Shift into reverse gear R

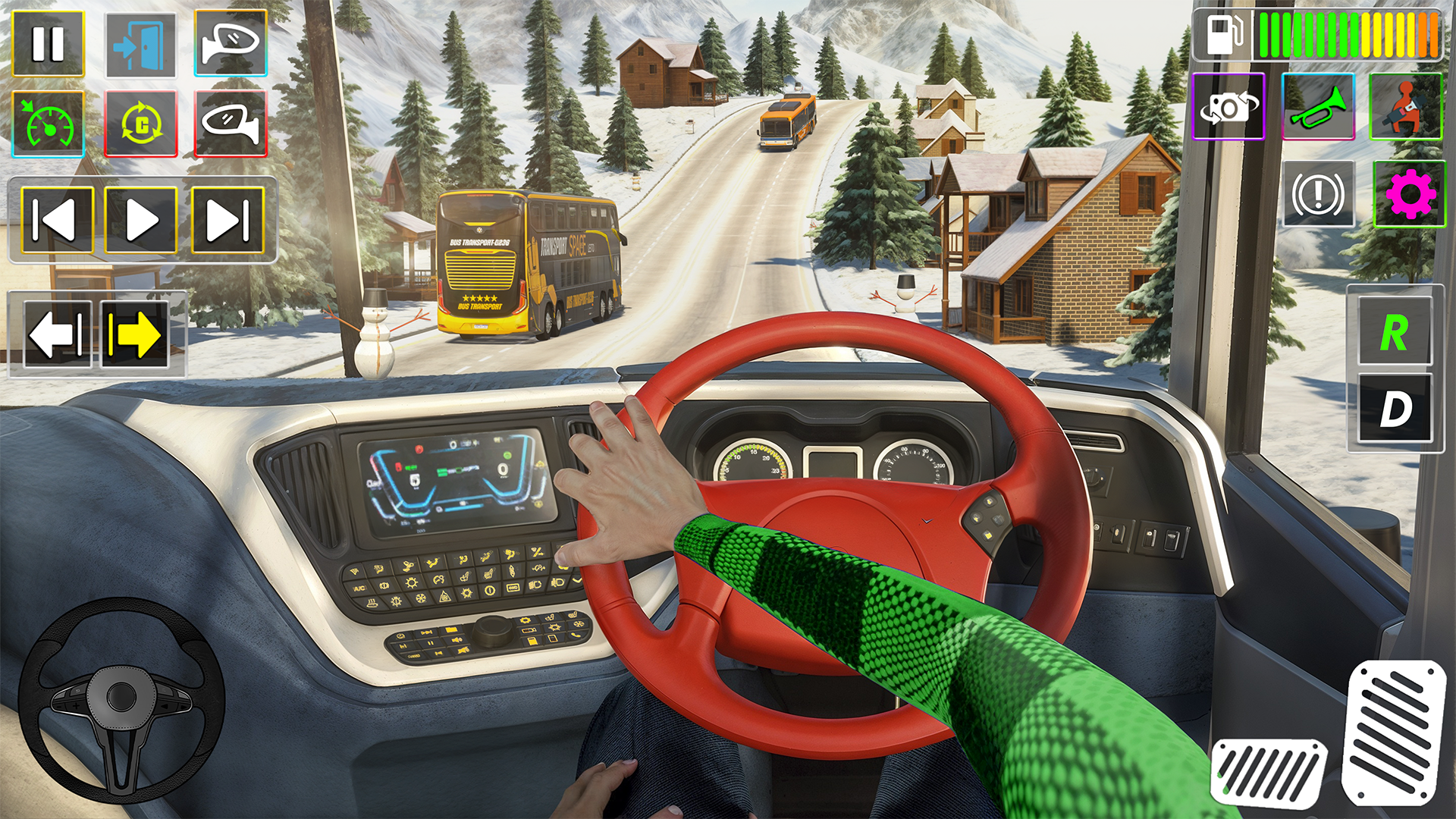[x=1395, y=332]
